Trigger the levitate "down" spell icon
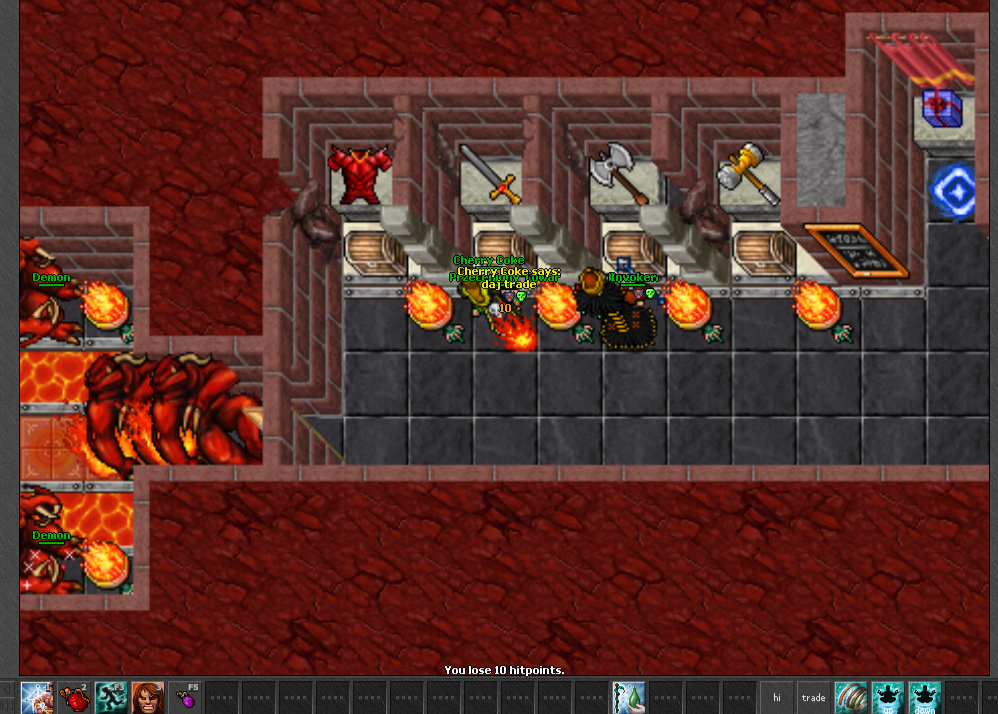The width and height of the screenshot is (998, 714). pyautogui.click(x=925, y=697)
